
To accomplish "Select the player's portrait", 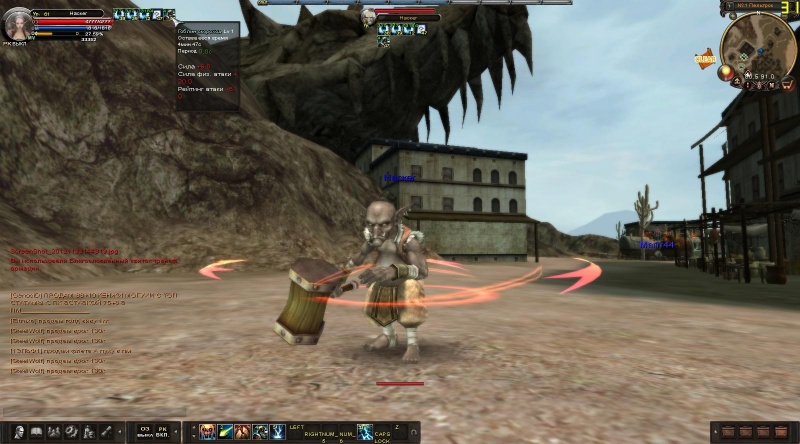I will (17, 24).
